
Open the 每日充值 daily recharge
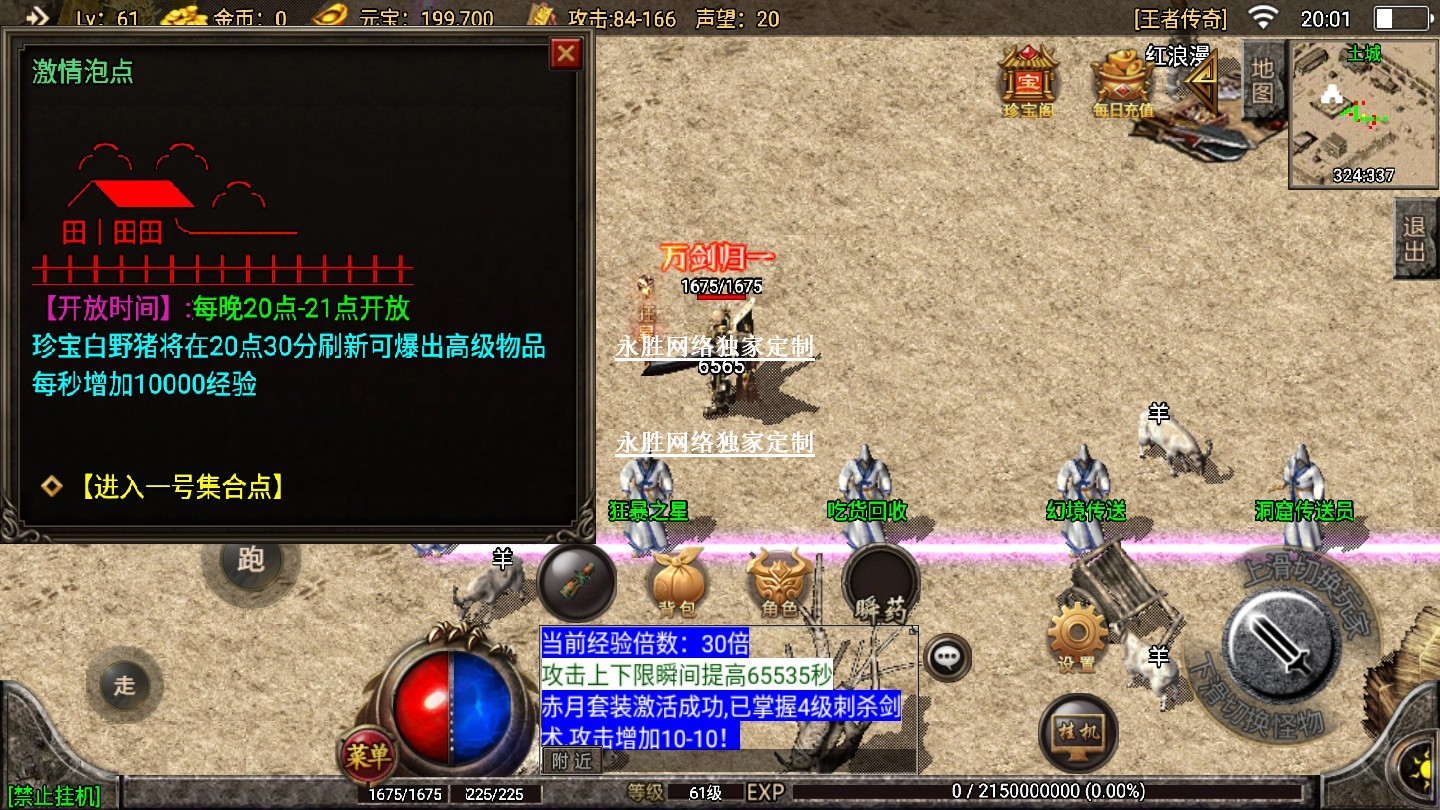[x=1123, y=80]
